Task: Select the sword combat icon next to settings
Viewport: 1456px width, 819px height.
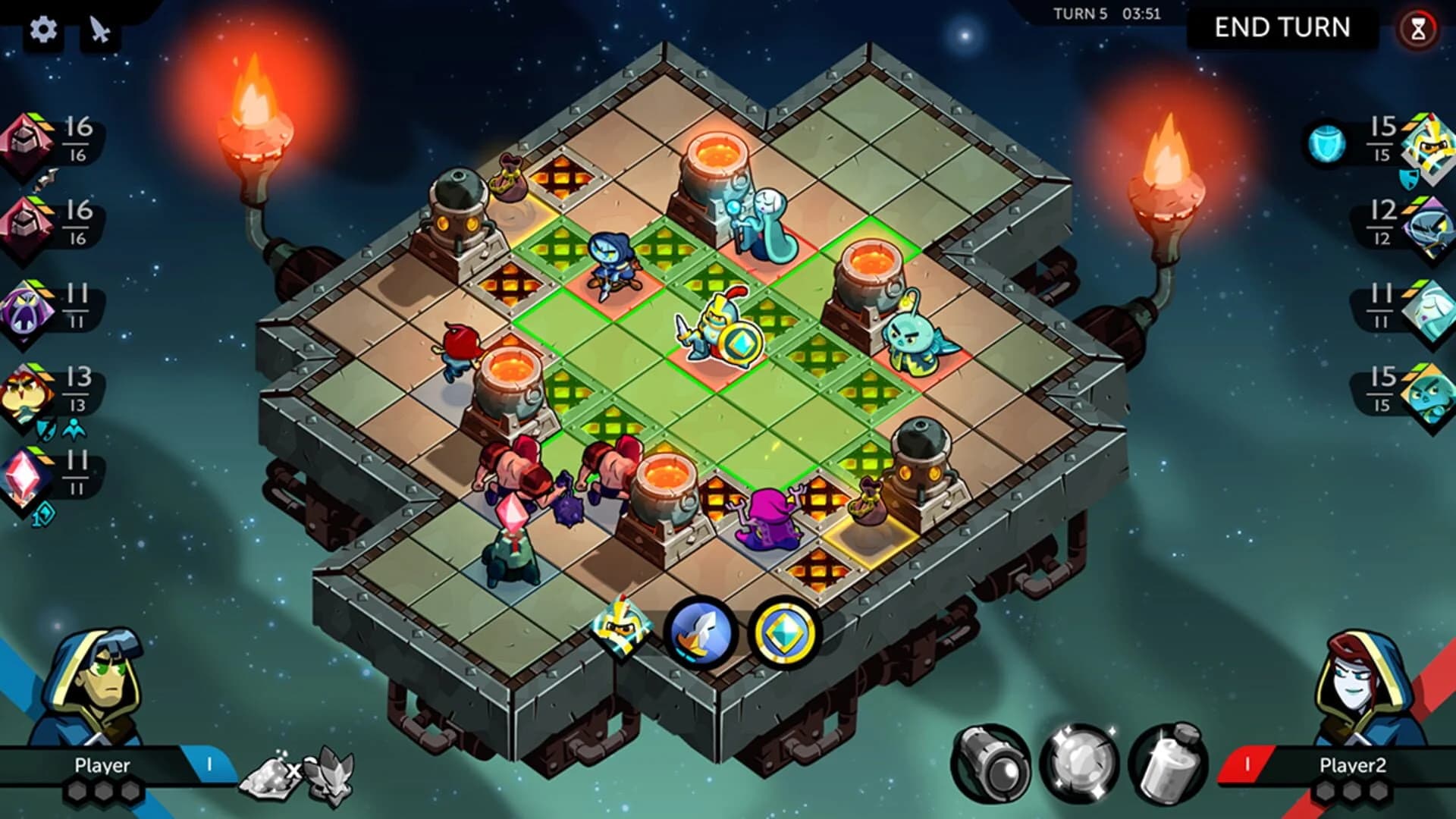Action: tap(99, 30)
